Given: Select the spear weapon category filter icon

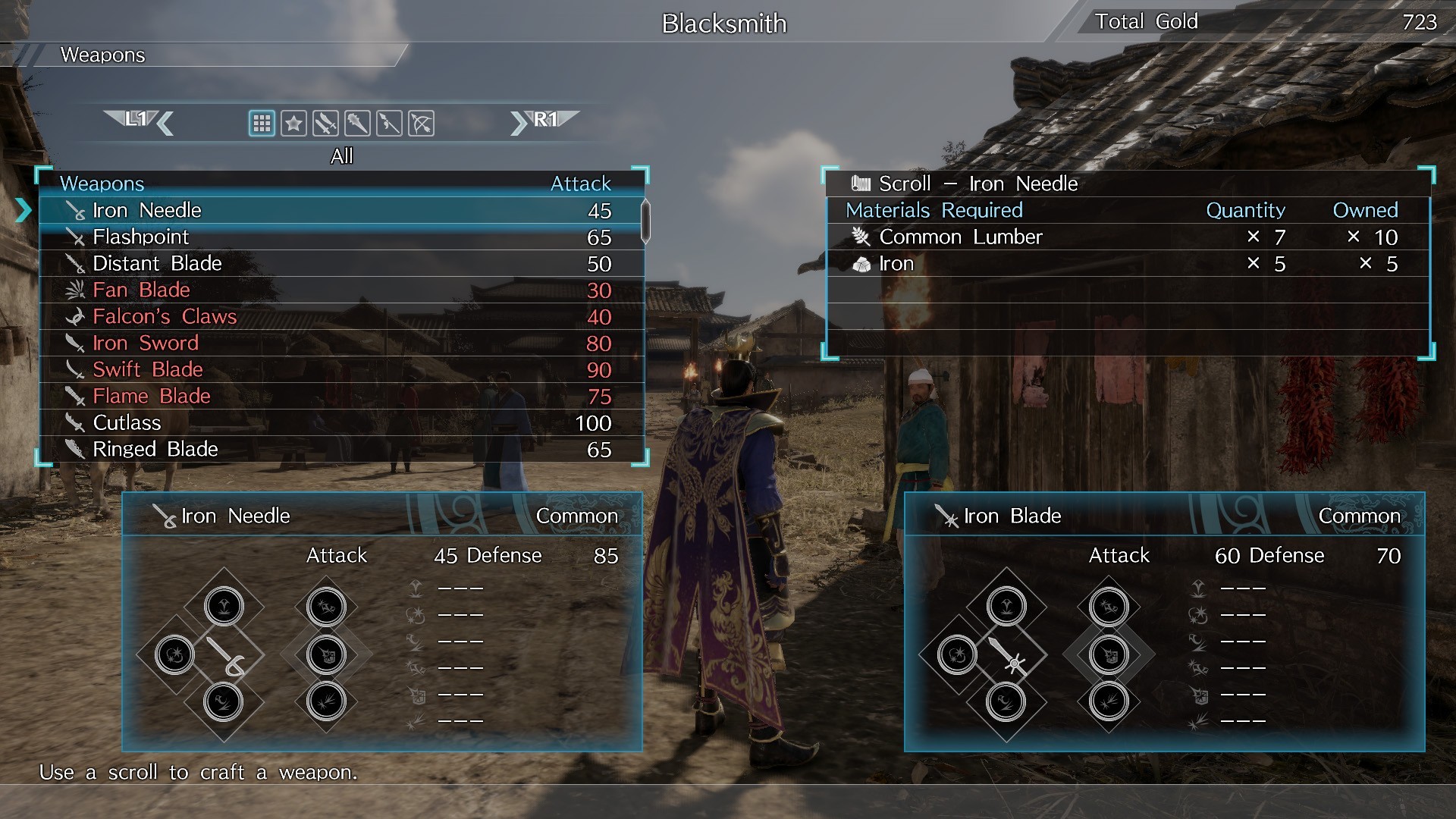Looking at the screenshot, I should (389, 124).
